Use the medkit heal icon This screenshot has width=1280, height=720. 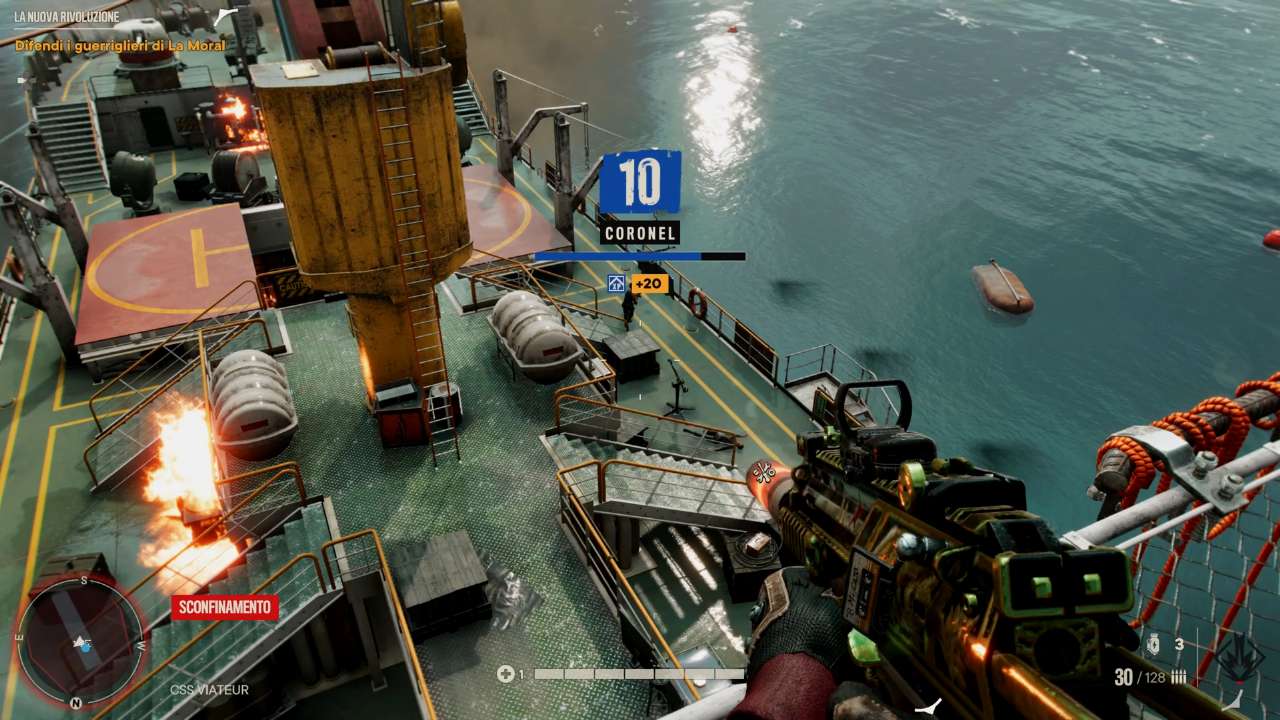(x=506, y=674)
